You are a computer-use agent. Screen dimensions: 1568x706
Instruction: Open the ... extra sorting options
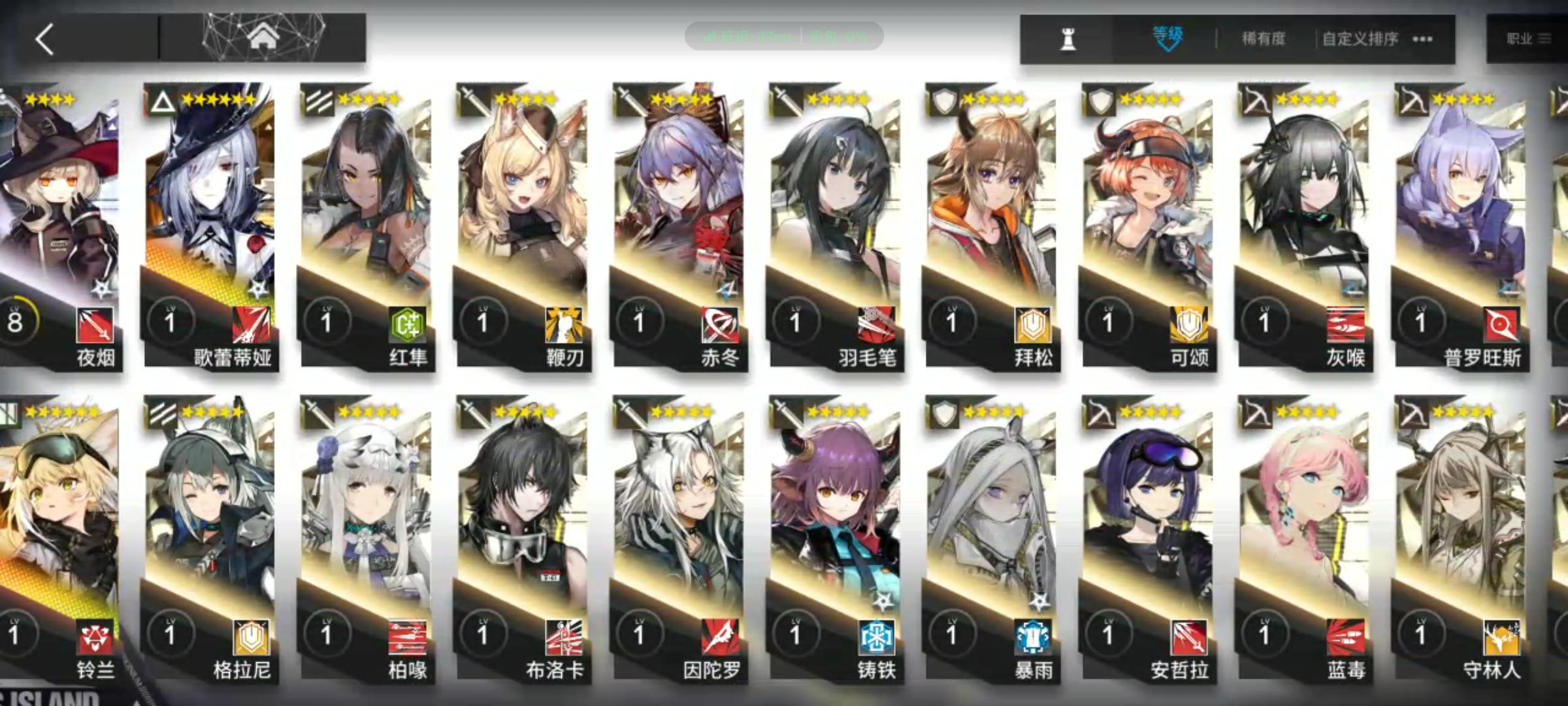(x=1422, y=39)
